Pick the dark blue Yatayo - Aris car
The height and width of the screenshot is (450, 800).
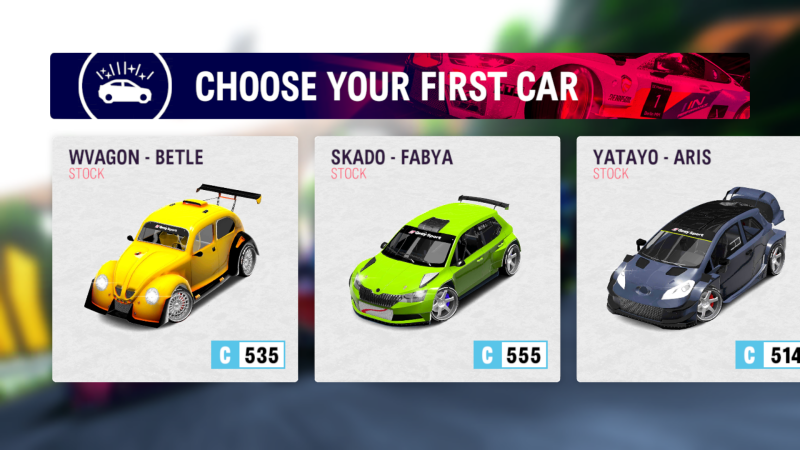pyautogui.click(x=692, y=258)
